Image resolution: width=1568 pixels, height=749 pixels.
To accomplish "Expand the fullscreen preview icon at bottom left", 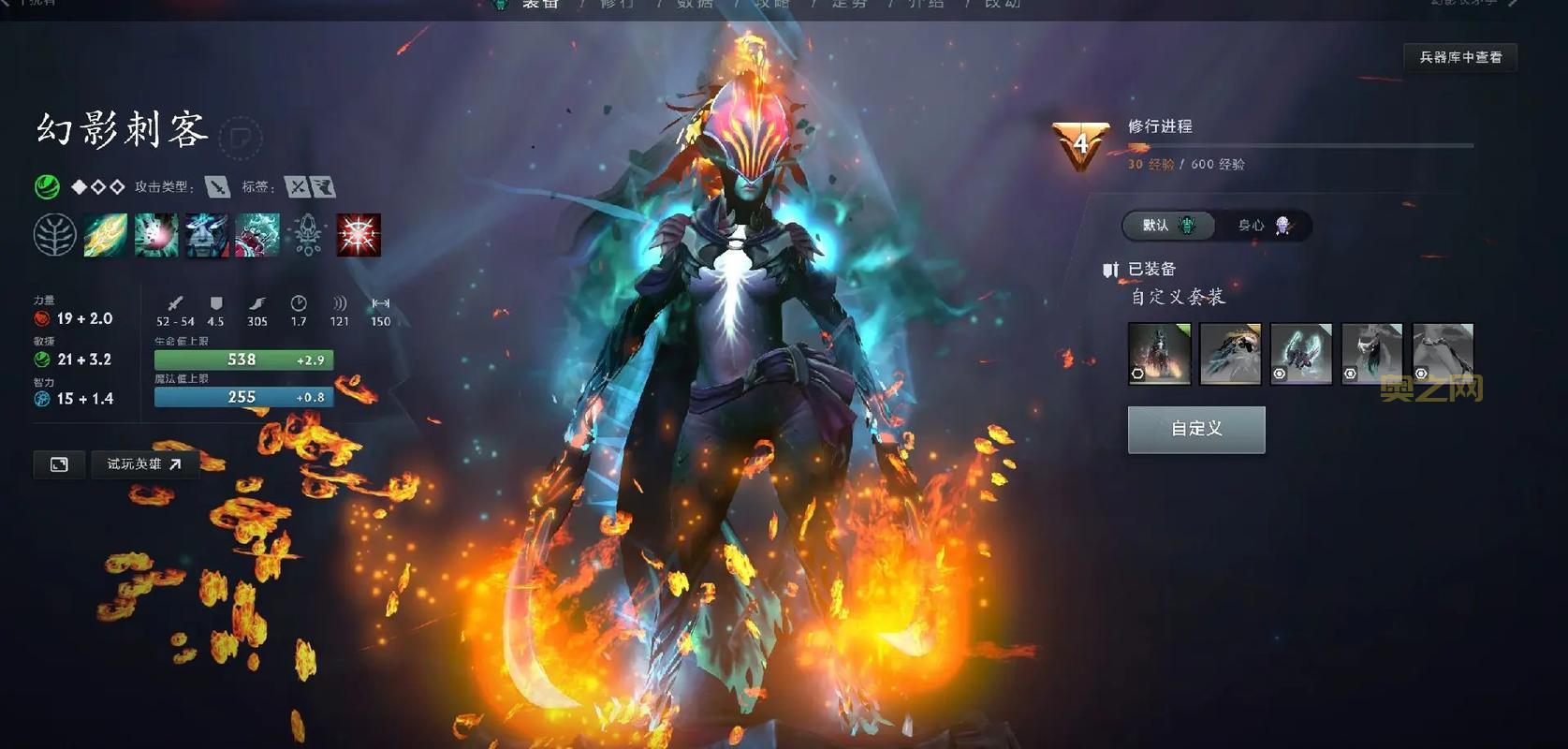I will 58,464.
